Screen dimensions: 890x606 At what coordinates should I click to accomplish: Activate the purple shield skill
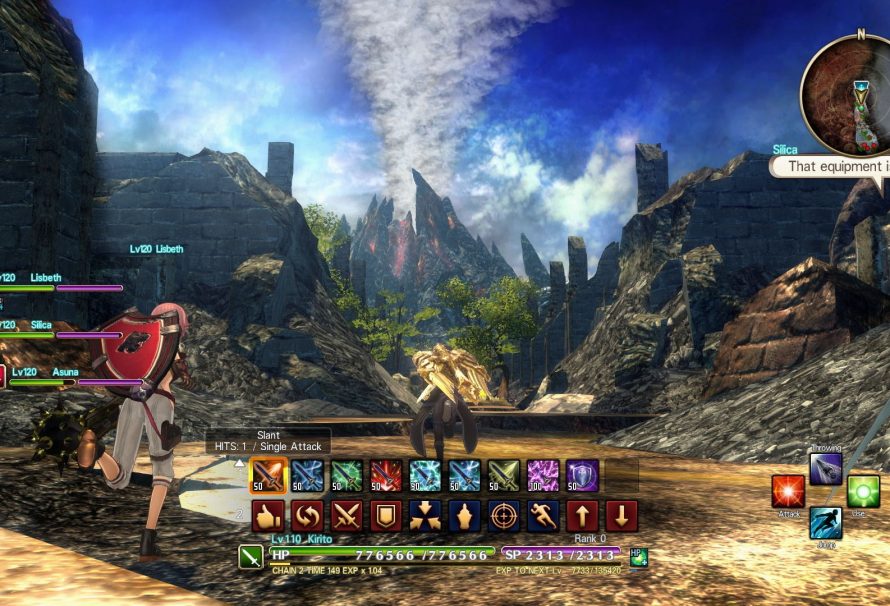click(x=582, y=476)
